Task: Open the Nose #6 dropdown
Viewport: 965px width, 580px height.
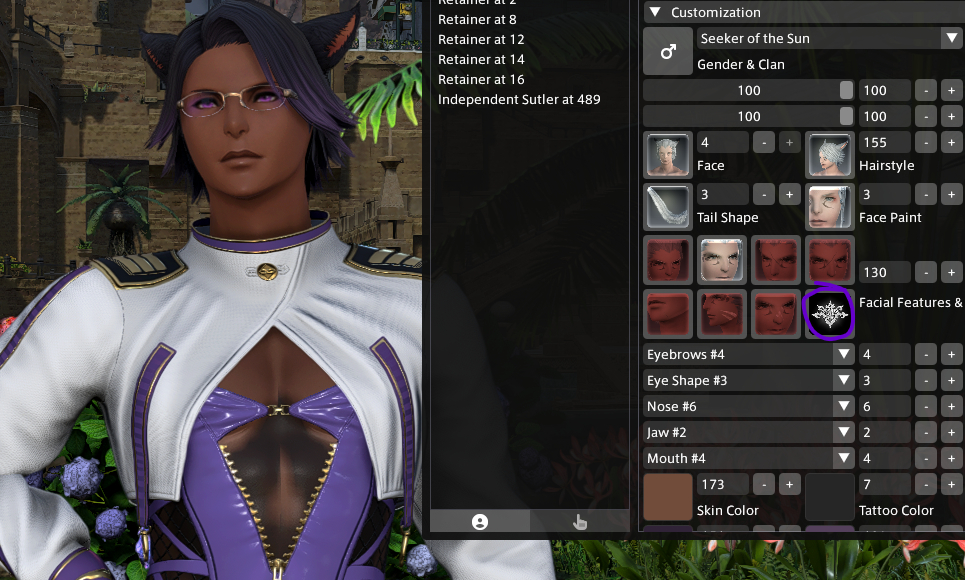Action: (749, 407)
